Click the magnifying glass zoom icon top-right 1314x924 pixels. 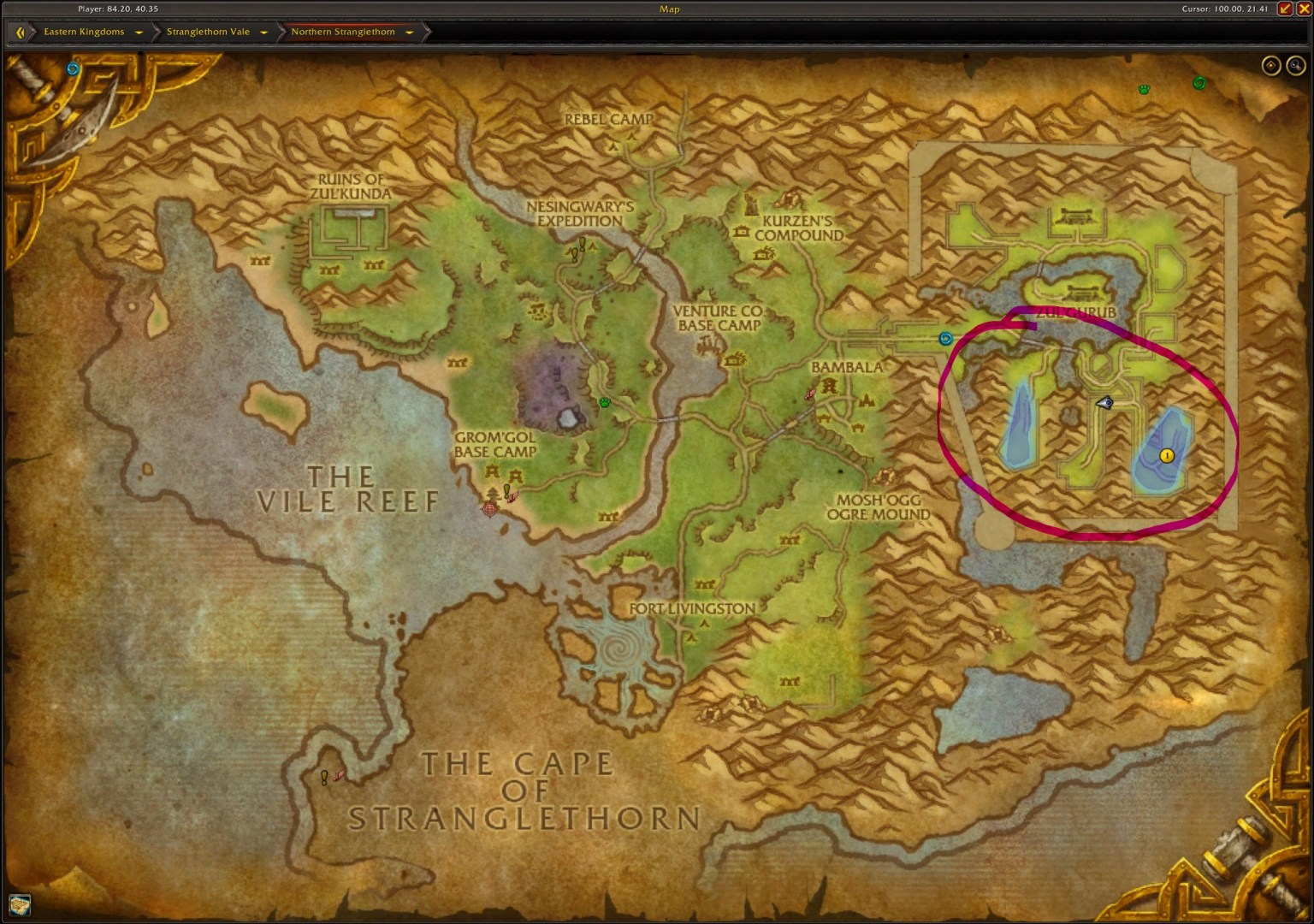[x=1294, y=65]
